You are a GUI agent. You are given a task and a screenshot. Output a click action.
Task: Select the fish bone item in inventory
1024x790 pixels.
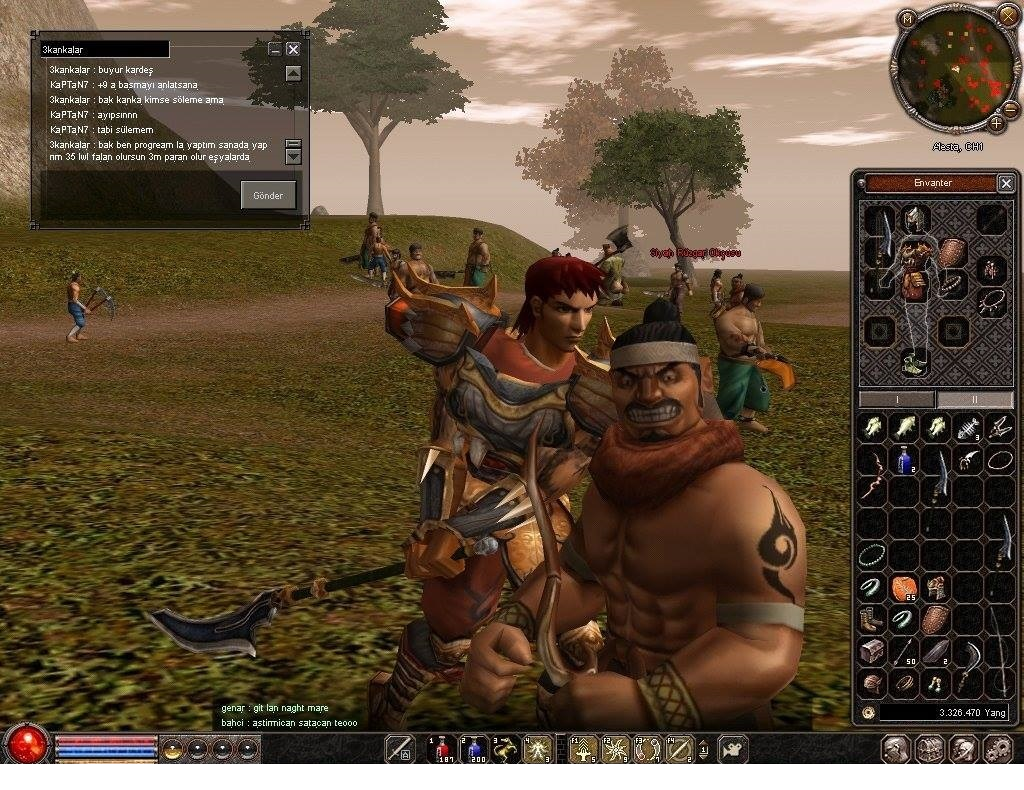[968, 428]
